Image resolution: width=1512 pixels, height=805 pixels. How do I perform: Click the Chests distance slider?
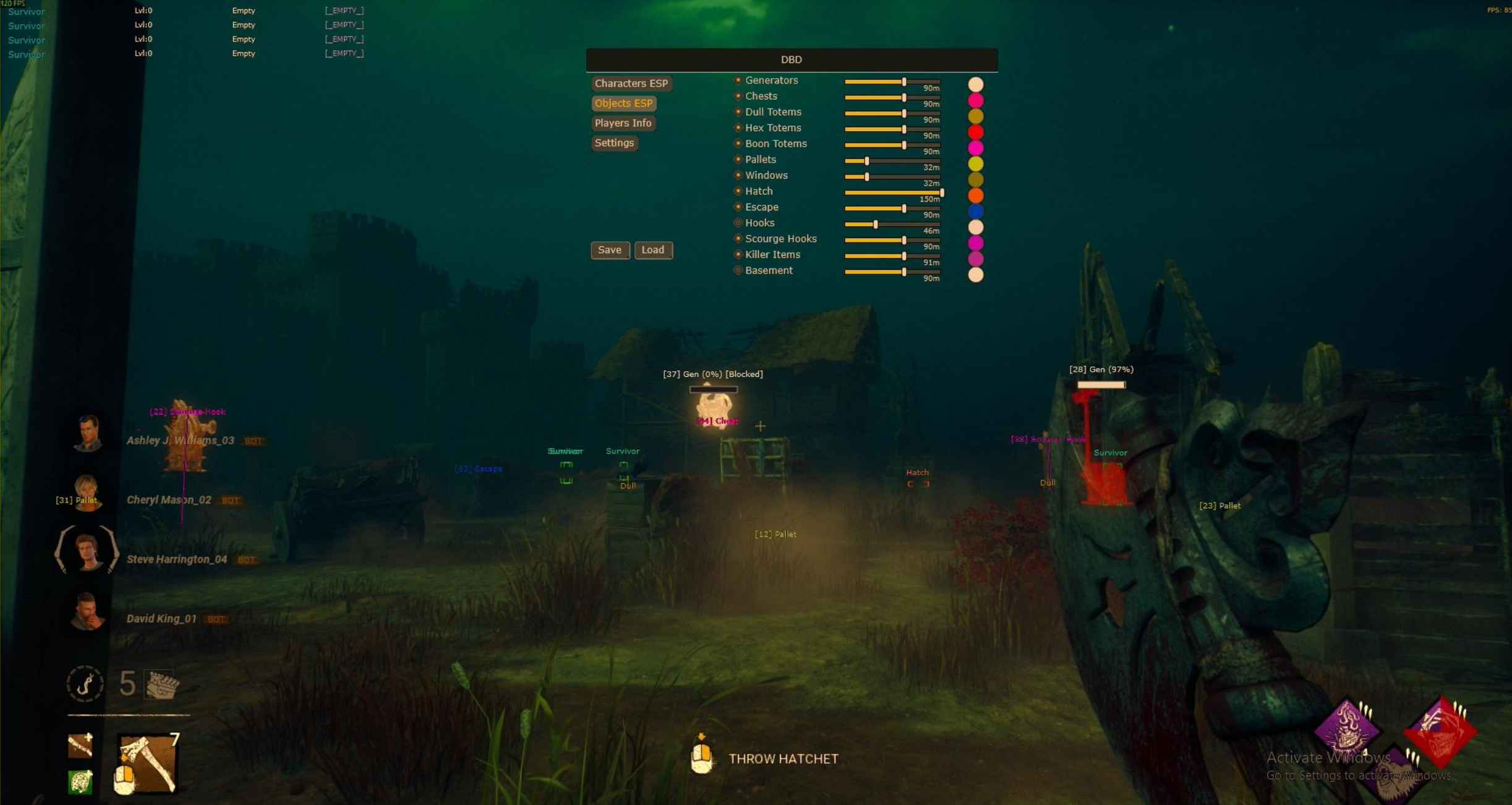pos(892,98)
